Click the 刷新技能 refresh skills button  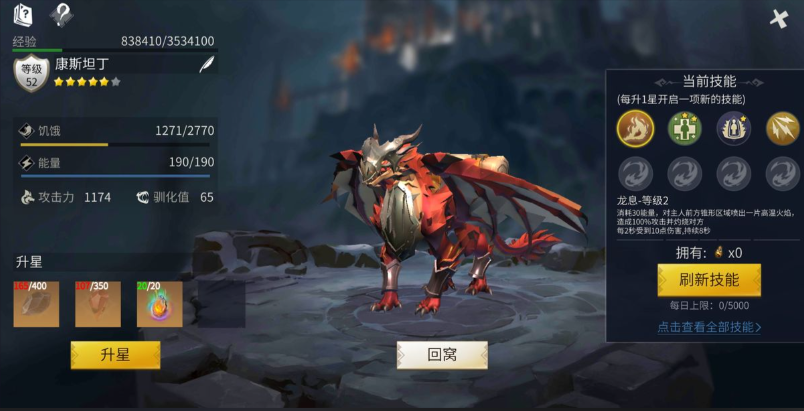[708, 280]
